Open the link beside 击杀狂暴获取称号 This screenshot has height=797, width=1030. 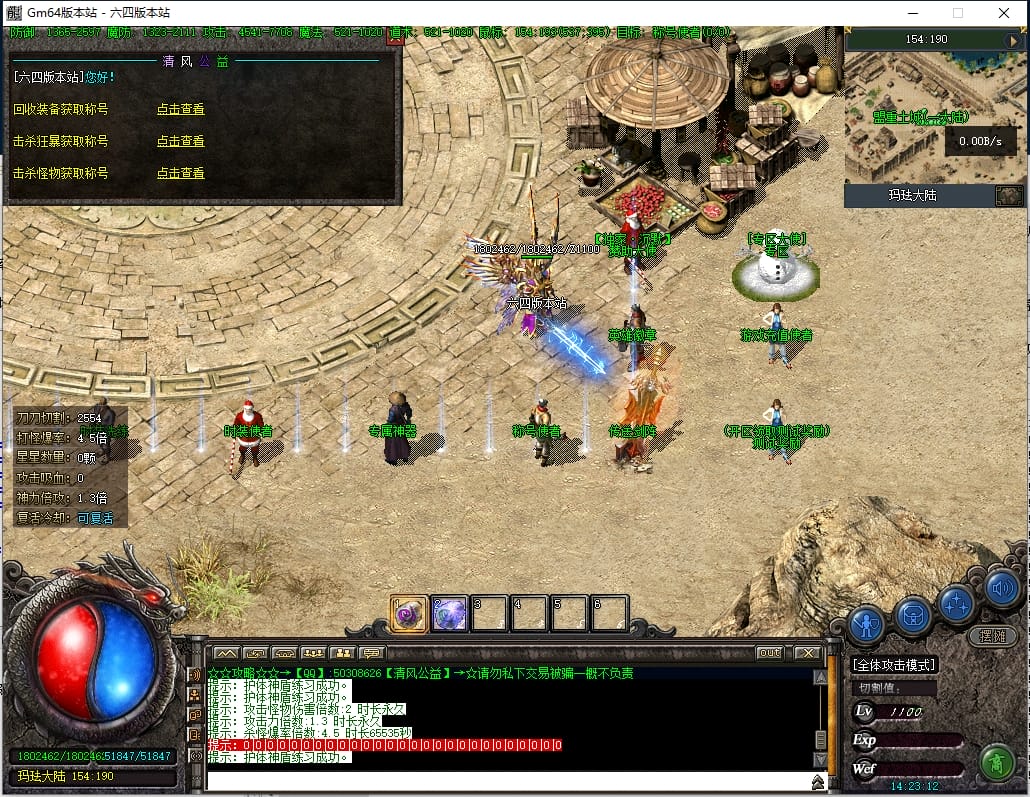(x=180, y=141)
